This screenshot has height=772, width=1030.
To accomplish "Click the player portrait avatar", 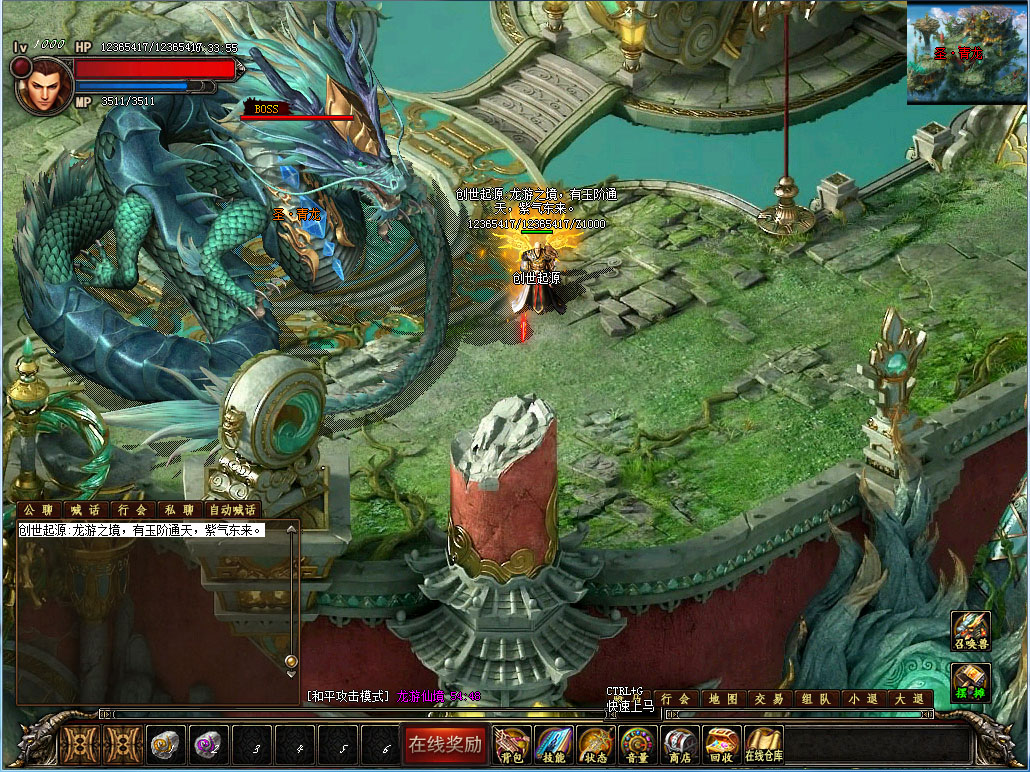I will coord(44,86).
